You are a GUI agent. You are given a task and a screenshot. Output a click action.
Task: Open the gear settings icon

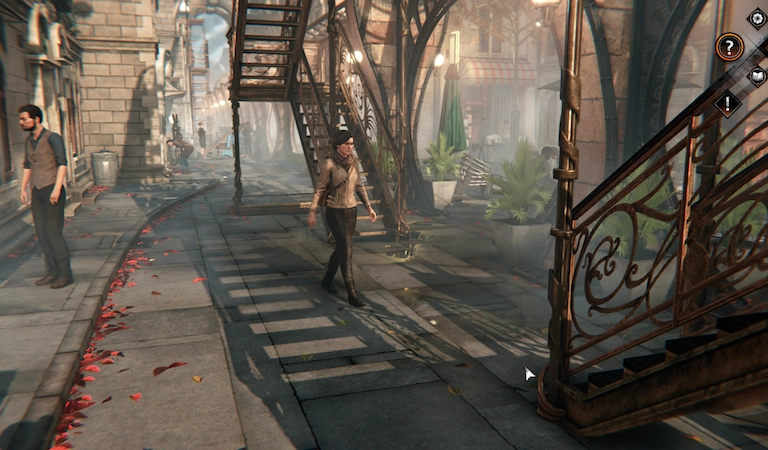756,18
